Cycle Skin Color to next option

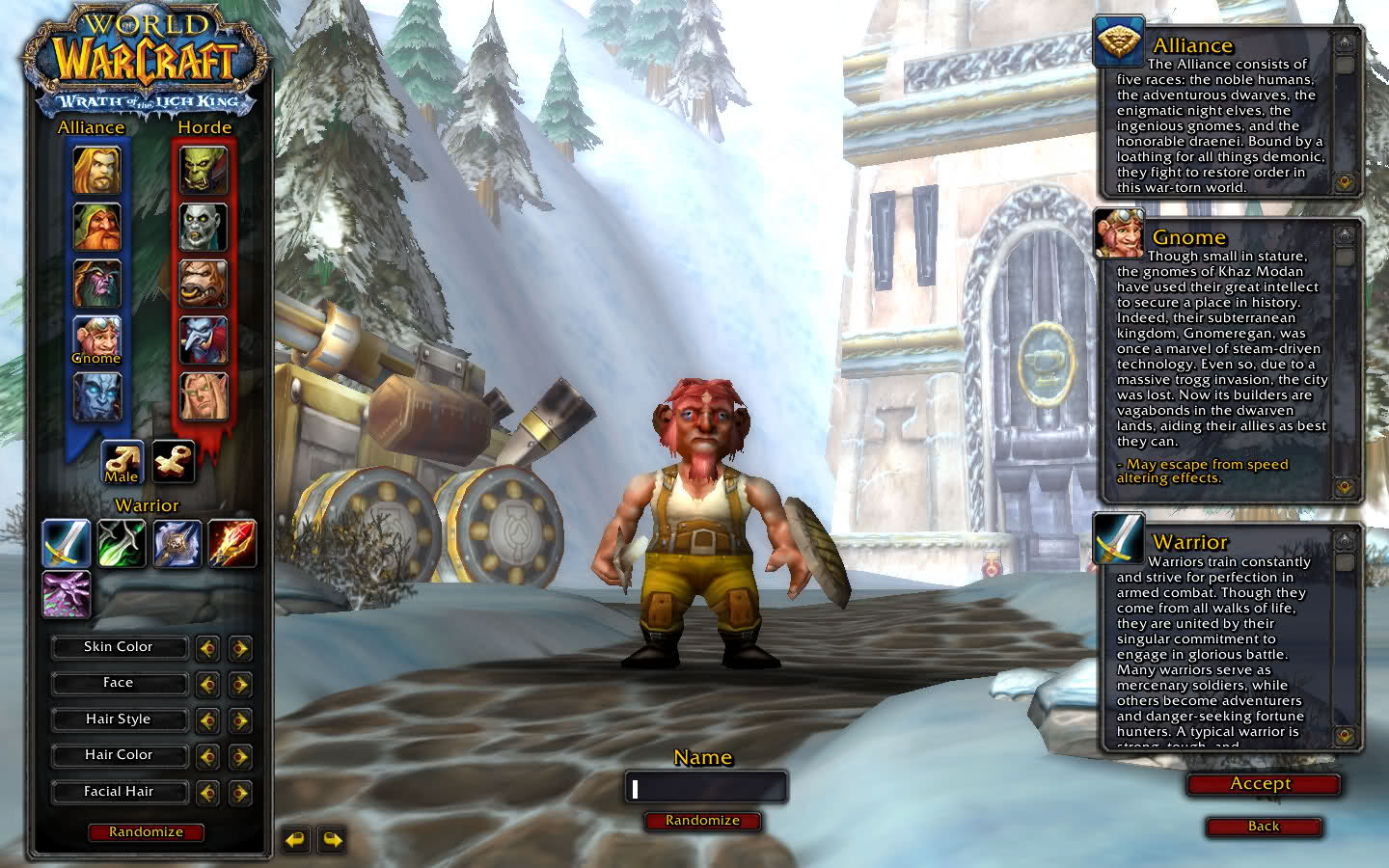click(240, 648)
